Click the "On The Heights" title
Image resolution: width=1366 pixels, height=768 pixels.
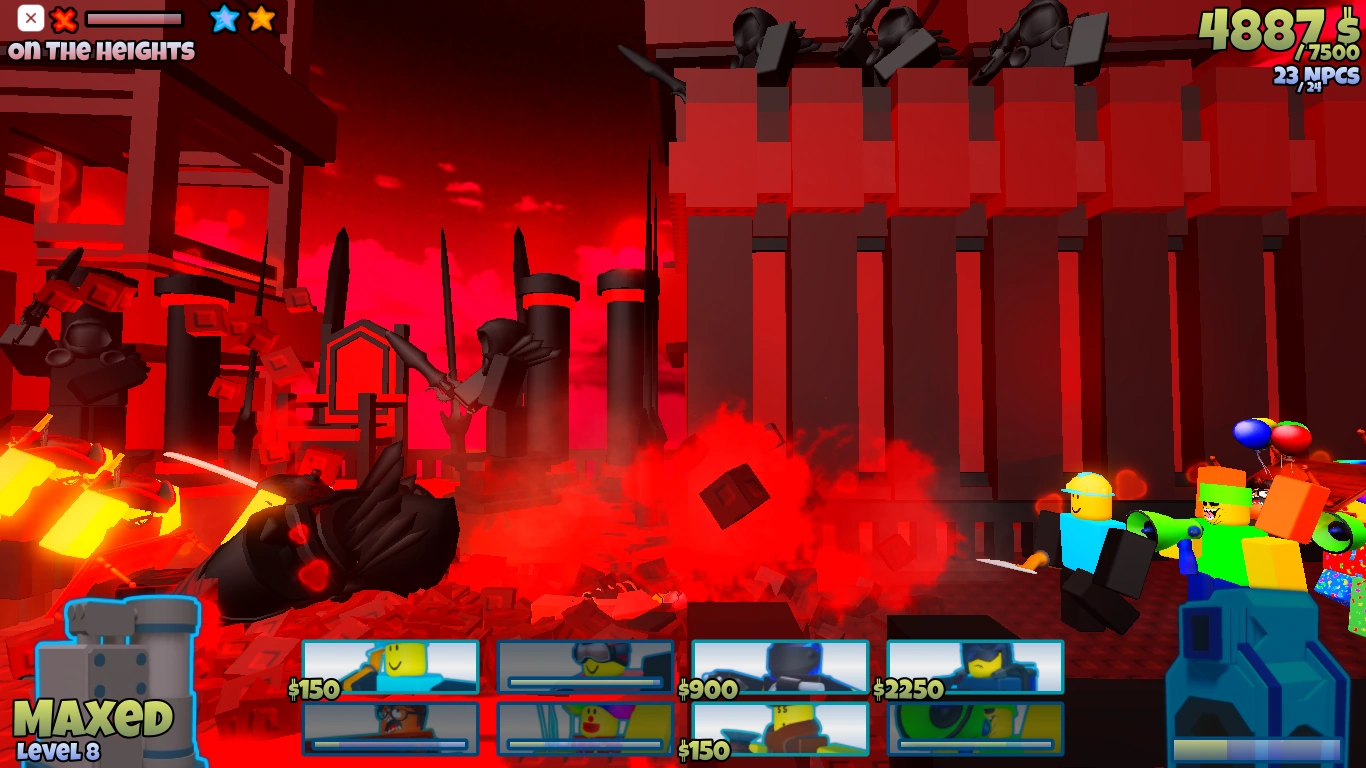click(x=99, y=47)
